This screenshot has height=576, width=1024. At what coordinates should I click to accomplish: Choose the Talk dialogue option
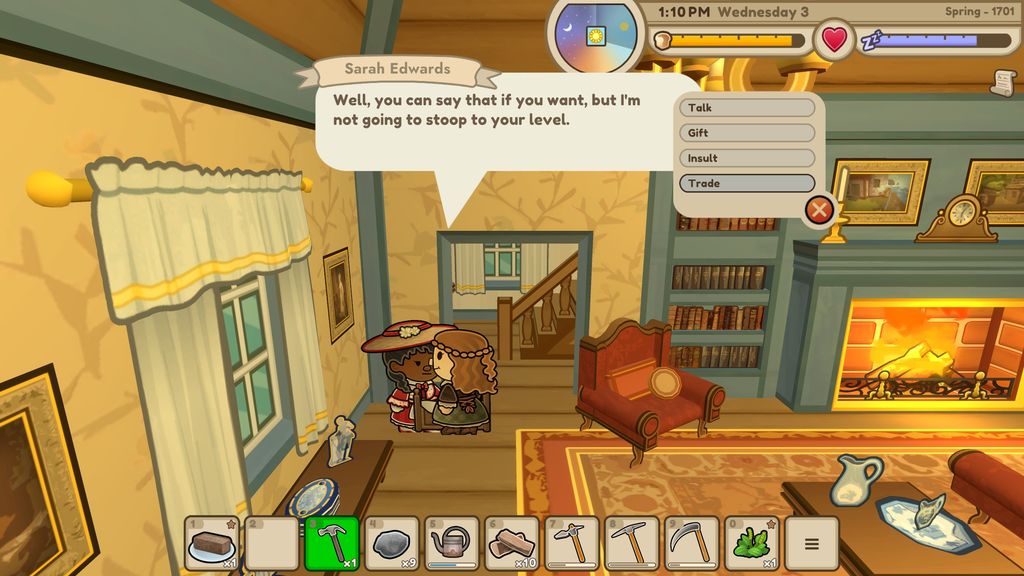[747, 108]
